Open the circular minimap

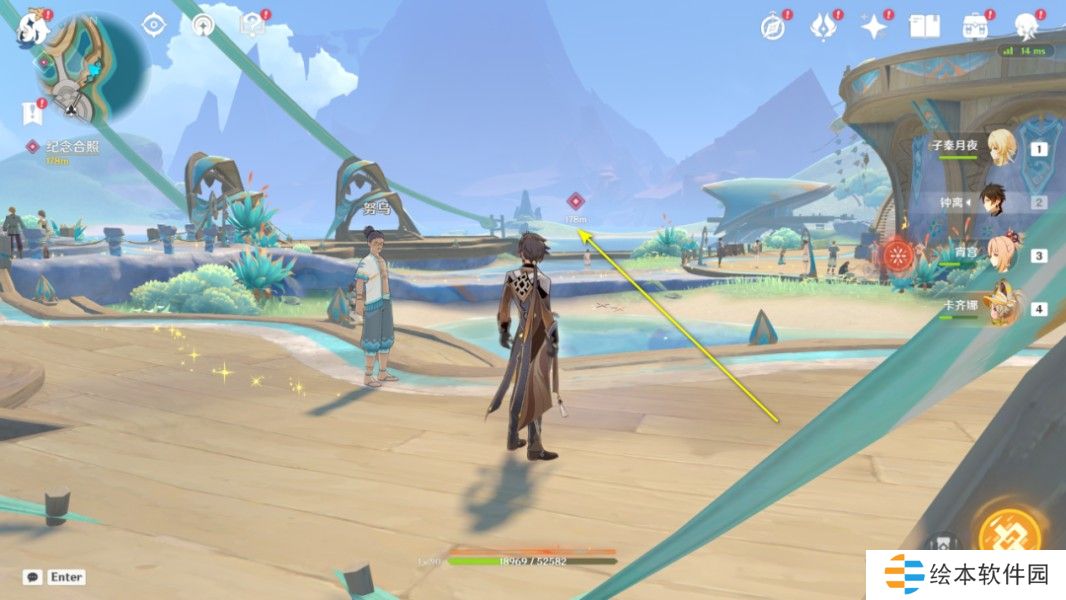pyautogui.click(x=92, y=66)
